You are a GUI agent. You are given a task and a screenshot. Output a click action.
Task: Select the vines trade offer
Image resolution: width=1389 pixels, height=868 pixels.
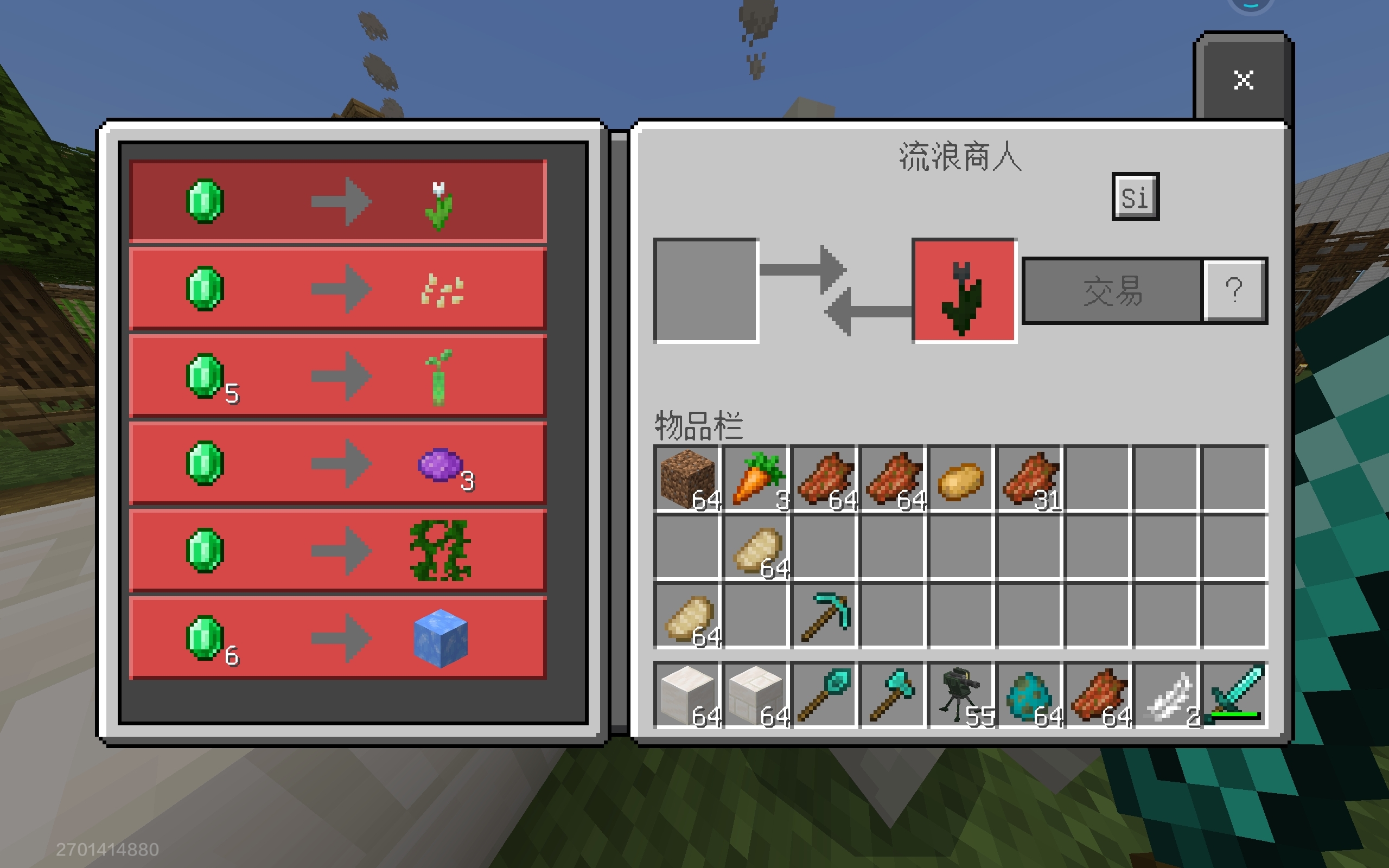337,551
